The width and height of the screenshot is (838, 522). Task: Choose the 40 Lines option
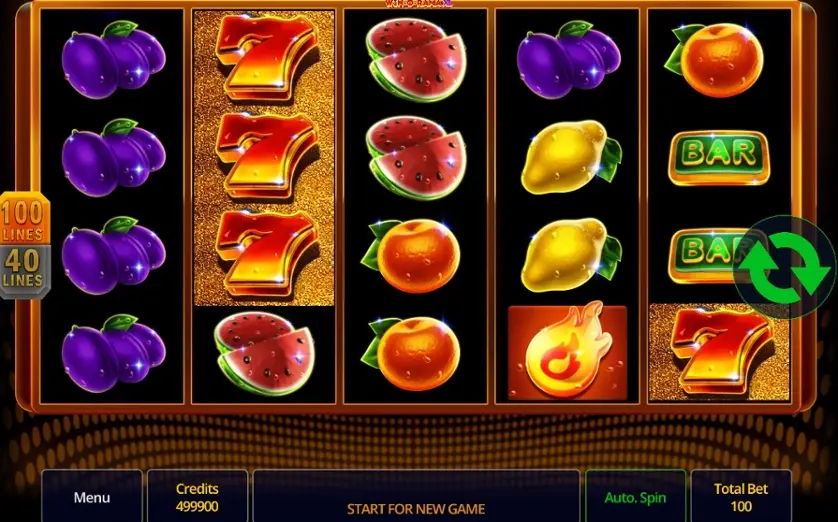[22, 270]
